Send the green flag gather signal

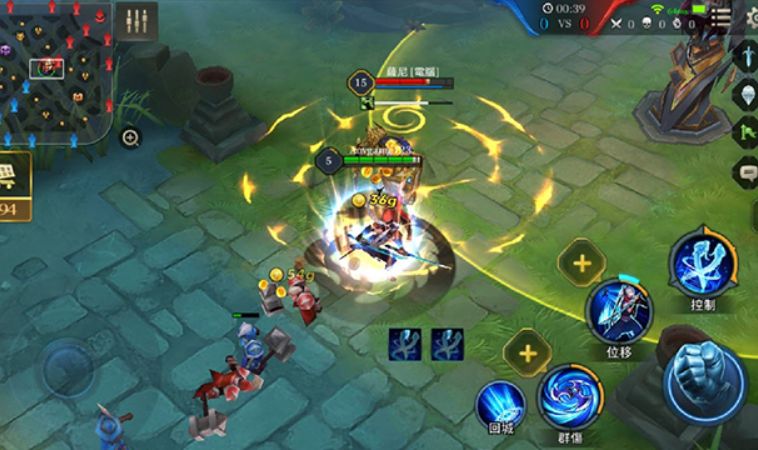tap(746, 132)
